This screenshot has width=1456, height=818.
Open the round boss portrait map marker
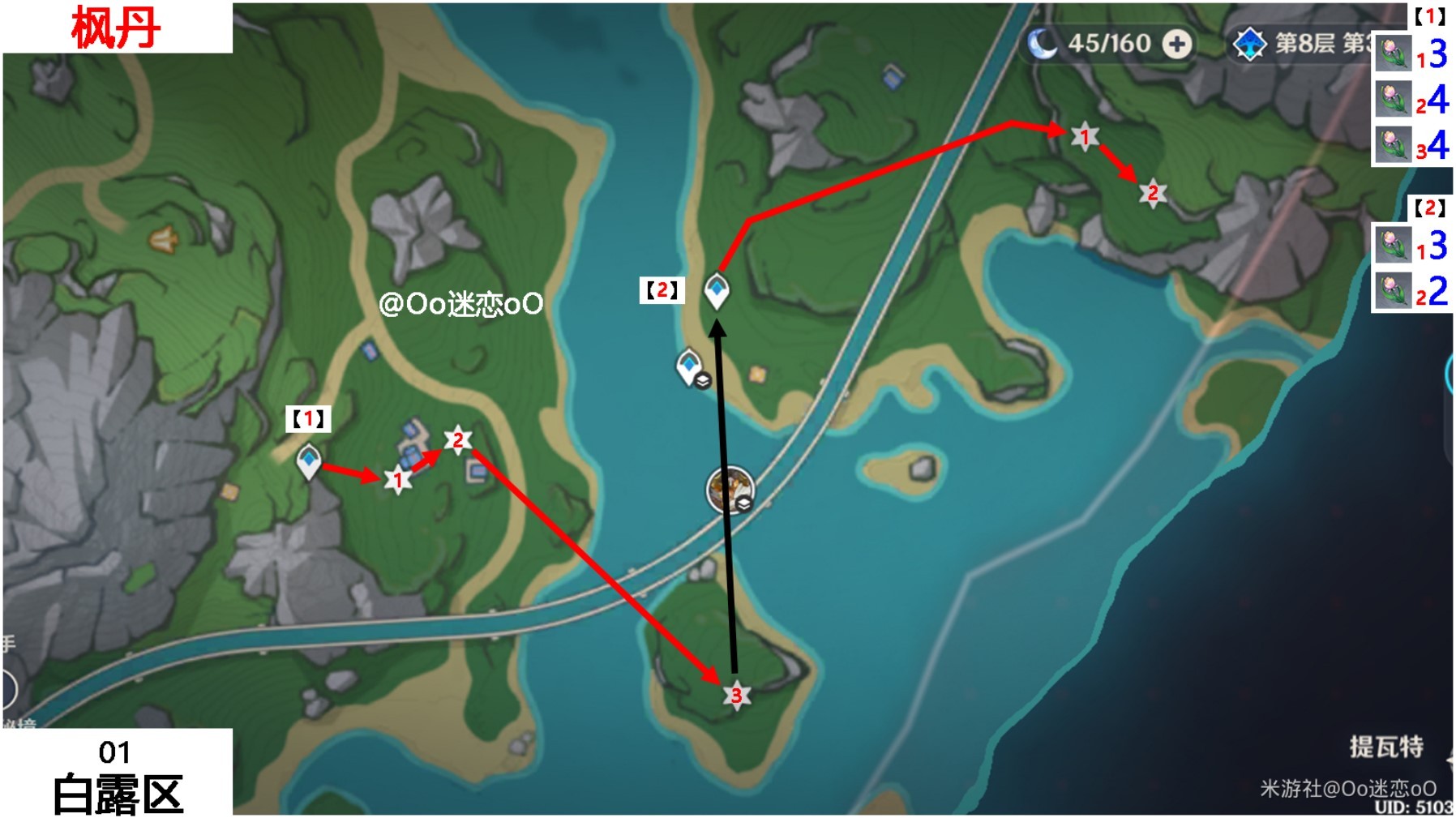point(730,490)
